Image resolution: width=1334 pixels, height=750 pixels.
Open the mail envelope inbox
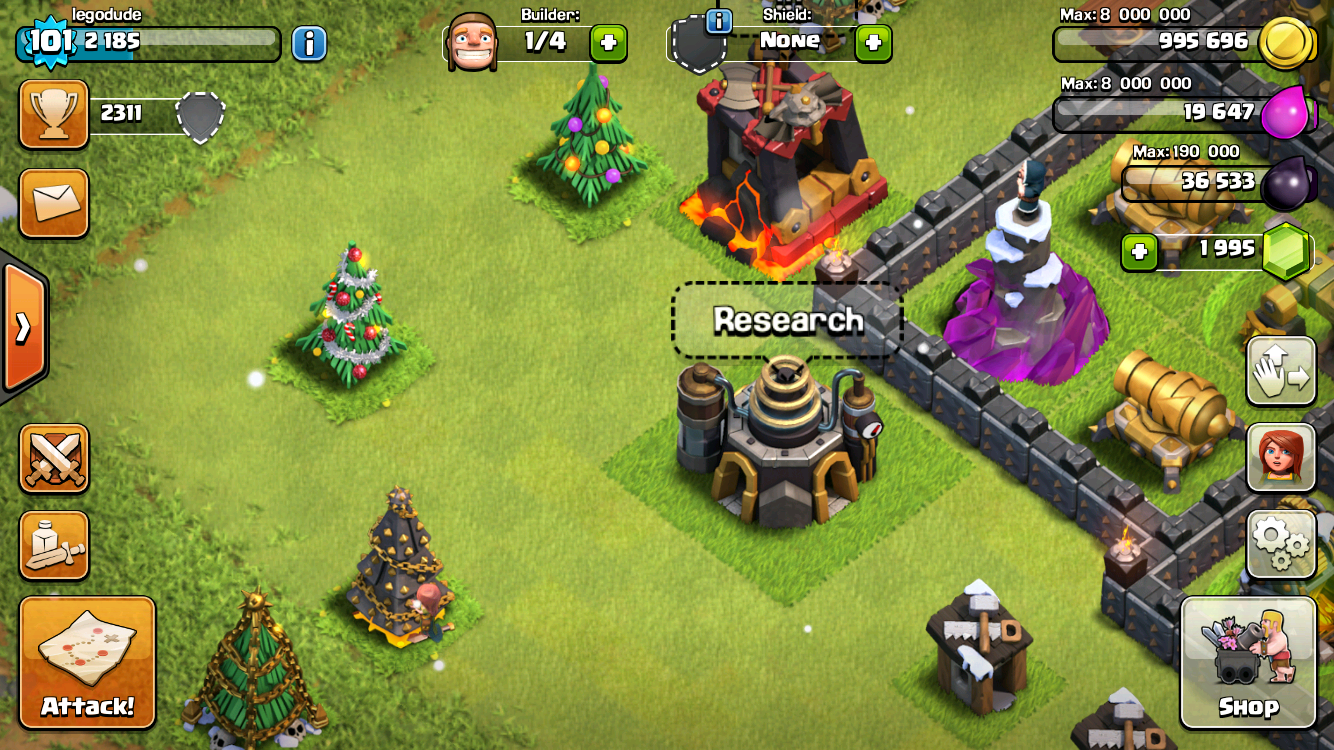54,203
